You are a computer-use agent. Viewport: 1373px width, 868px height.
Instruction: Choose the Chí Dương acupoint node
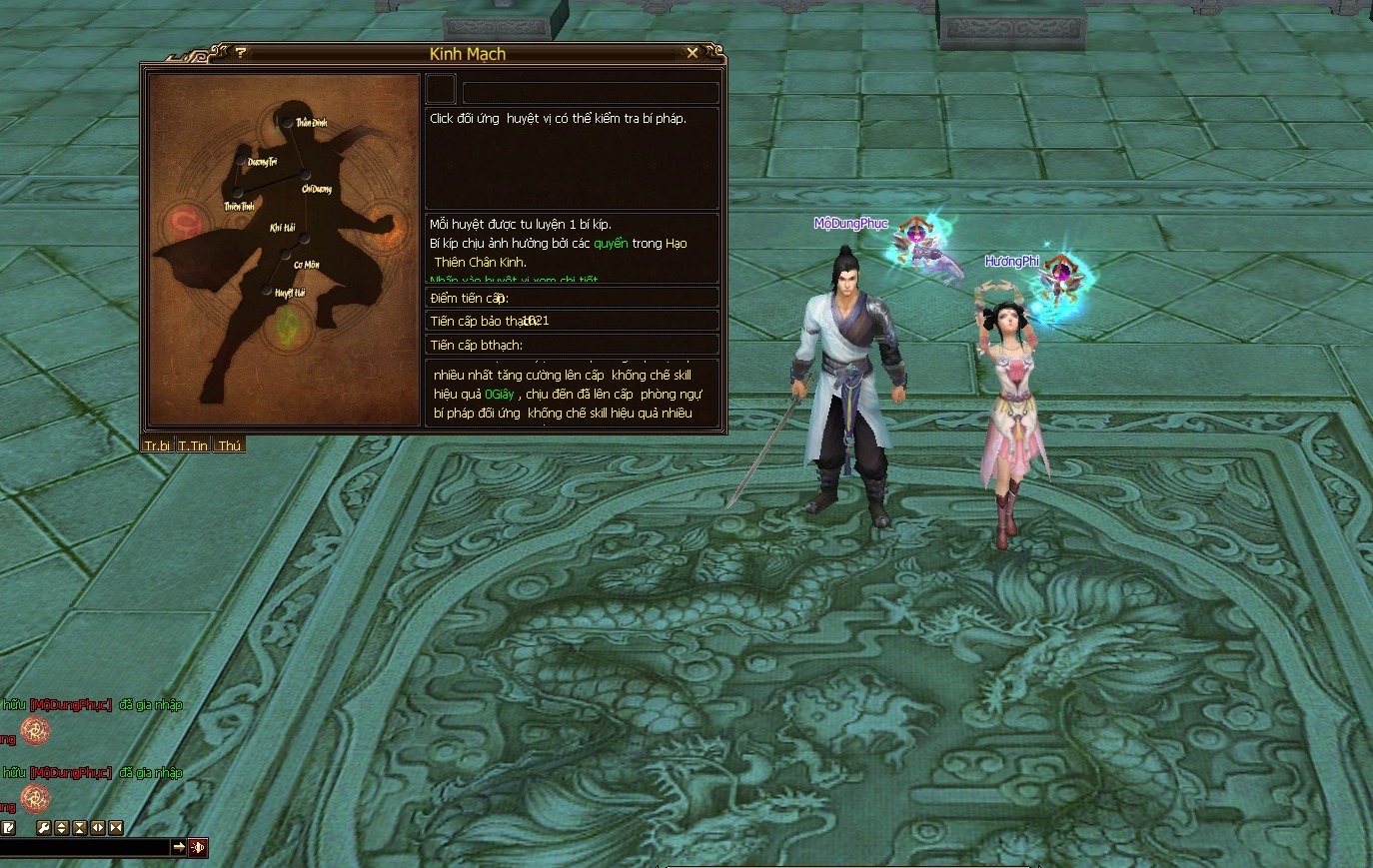point(306,176)
